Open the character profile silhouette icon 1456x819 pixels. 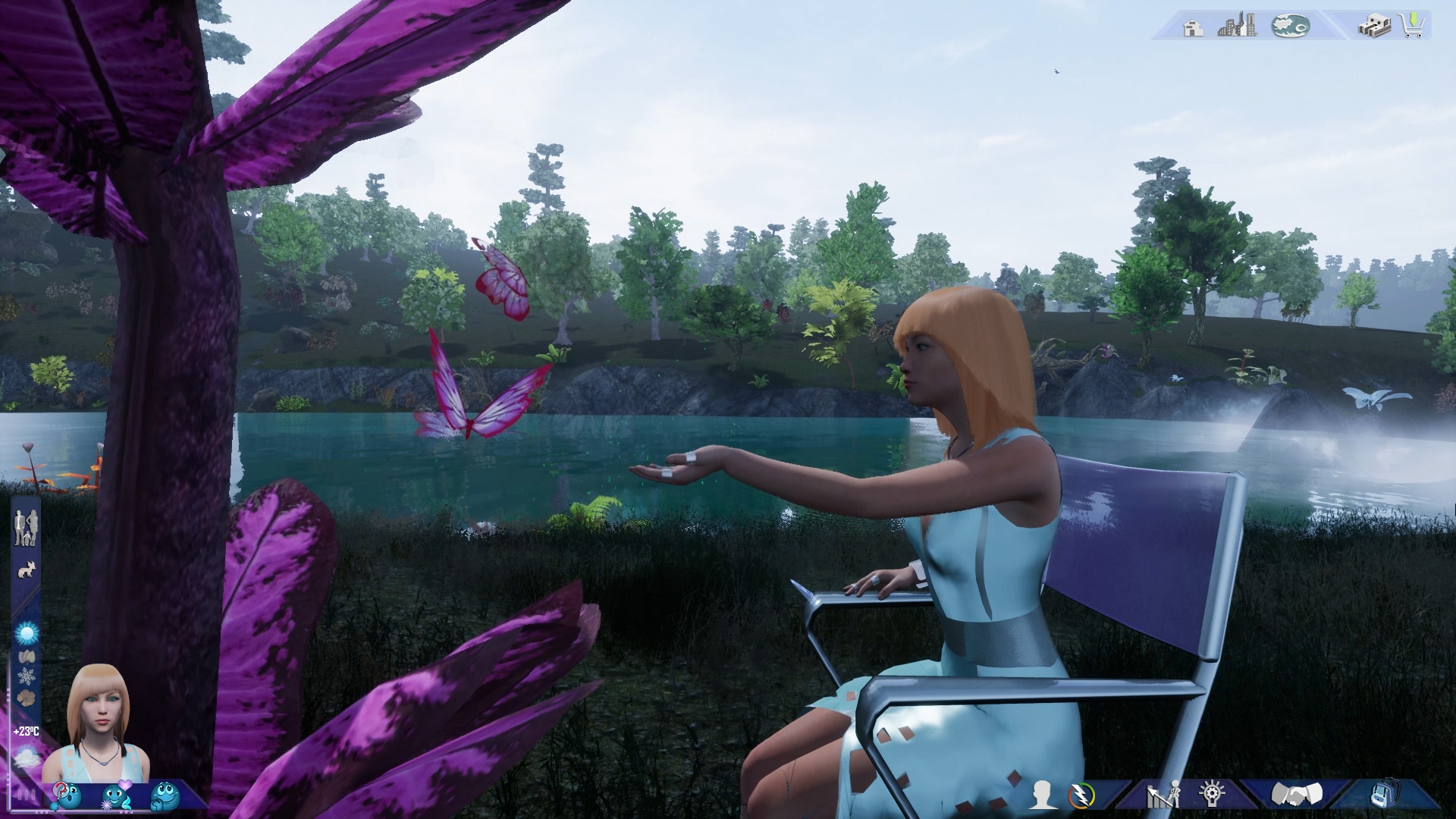point(1044,795)
